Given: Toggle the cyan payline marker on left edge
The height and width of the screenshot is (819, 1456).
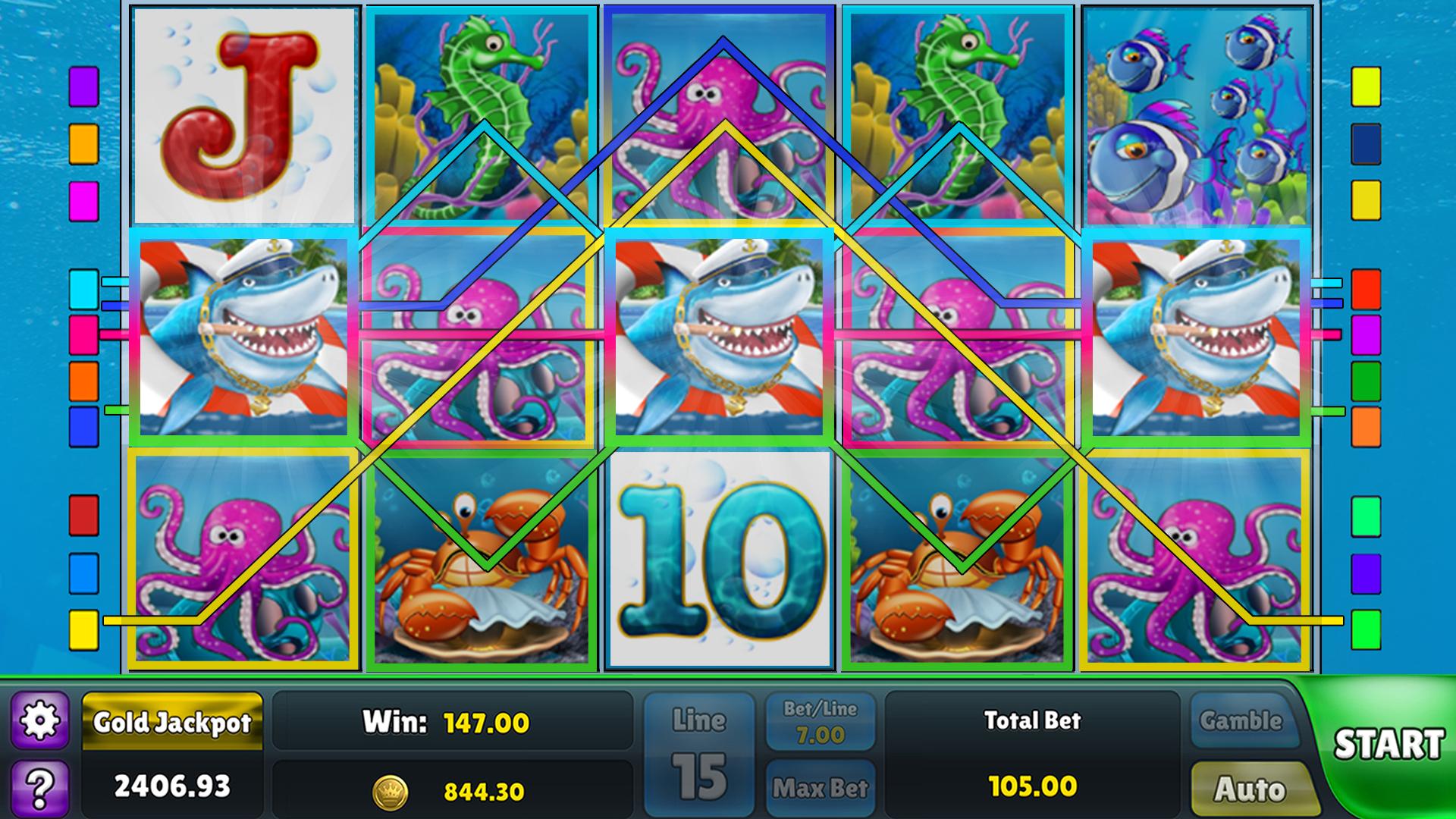Looking at the screenshot, I should click(83, 290).
